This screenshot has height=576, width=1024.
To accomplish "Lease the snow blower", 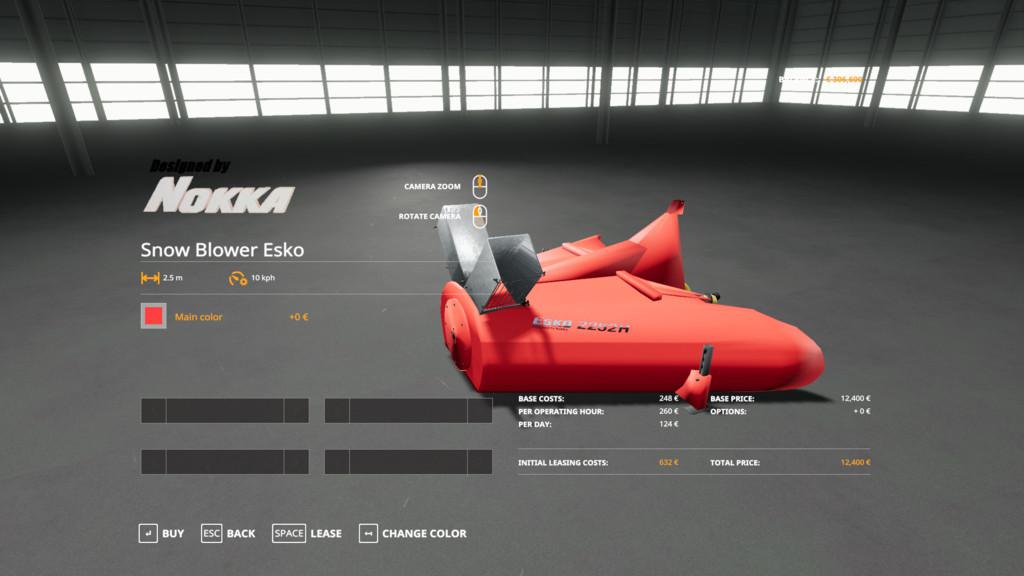I will click(x=308, y=534).
